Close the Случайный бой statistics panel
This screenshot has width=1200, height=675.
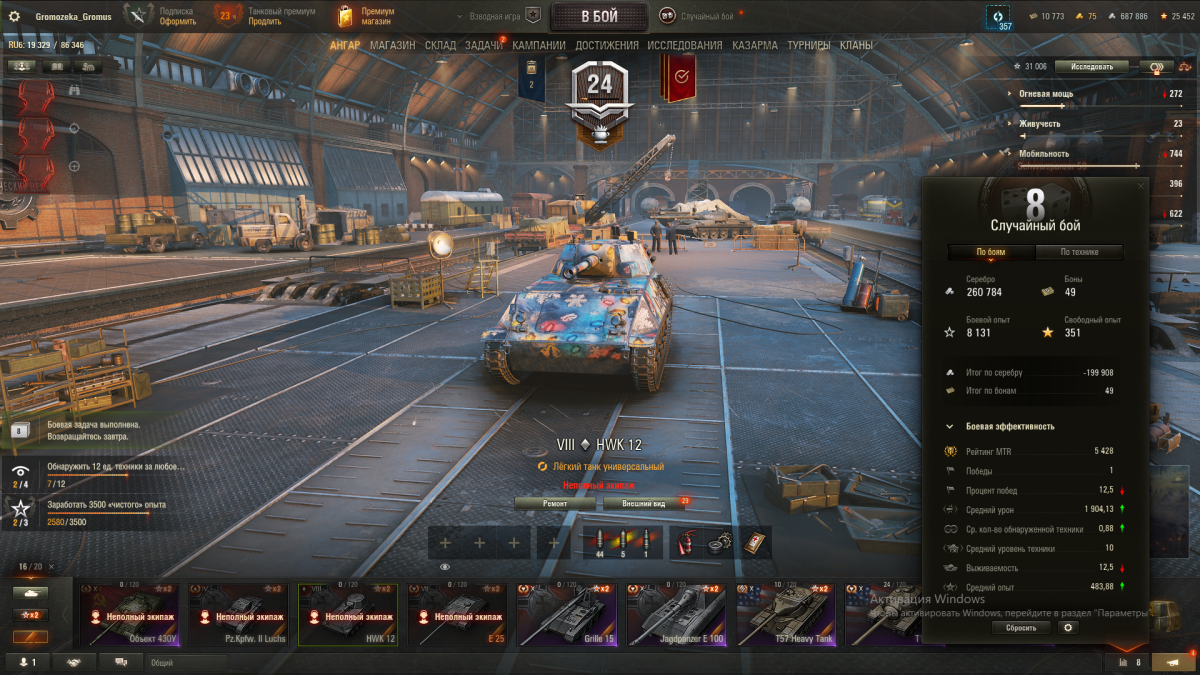pos(1141,186)
